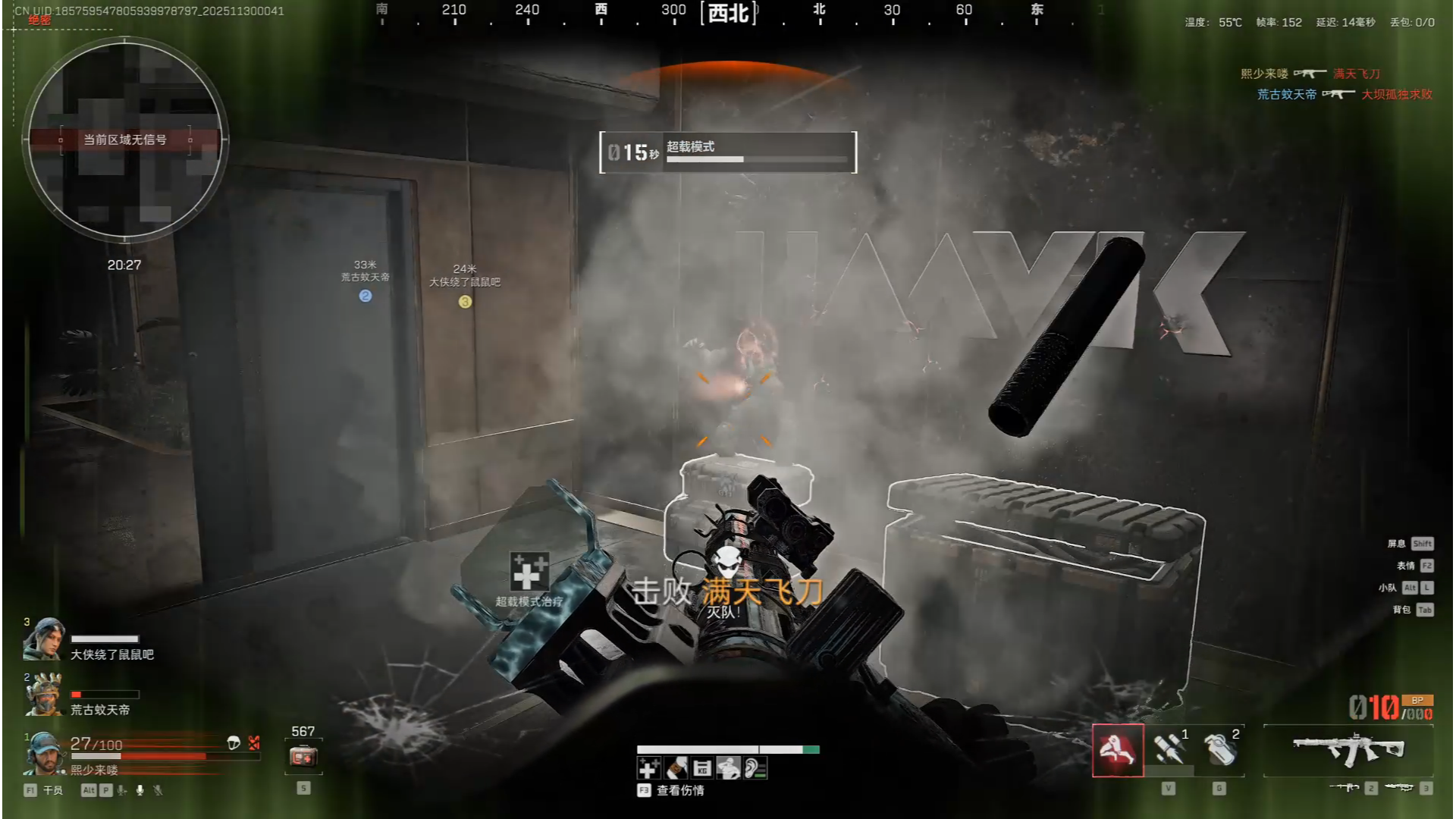Click the helmet armor status icon
The height and width of the screenshot is (819, 1456).
coord(234,743)
